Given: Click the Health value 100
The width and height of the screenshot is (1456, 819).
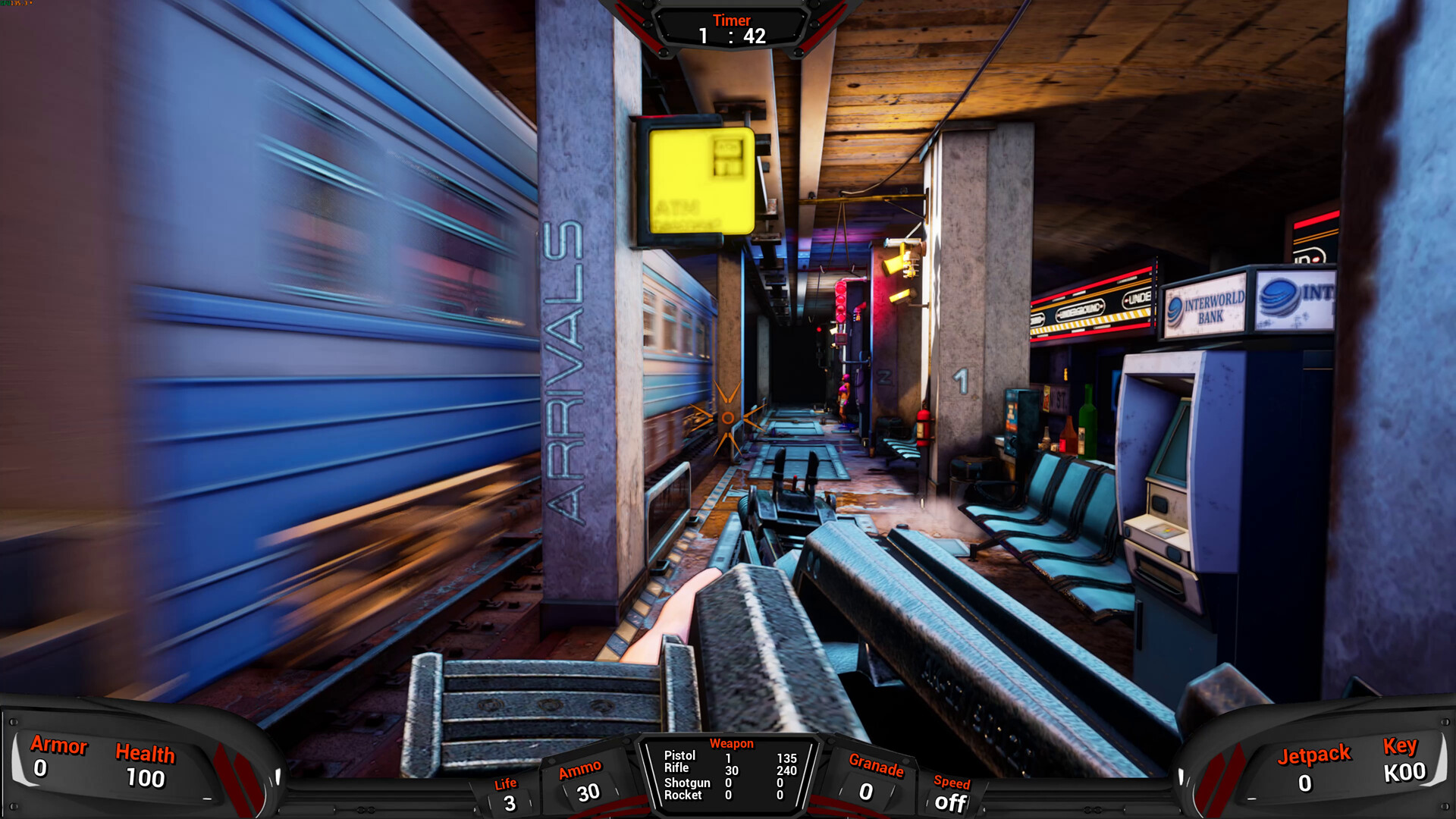Looking at the screenshot, I should 146,779.
